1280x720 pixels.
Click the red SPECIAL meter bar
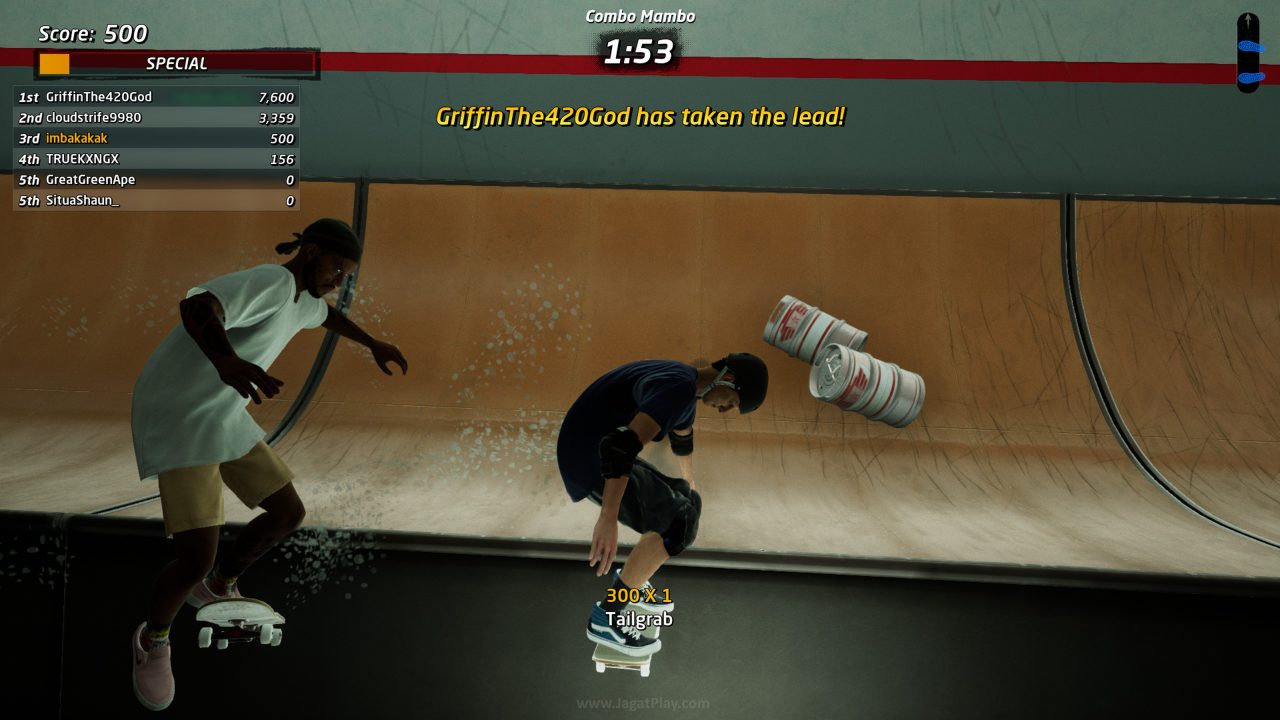pyautogui.click(x=175, y=63)
